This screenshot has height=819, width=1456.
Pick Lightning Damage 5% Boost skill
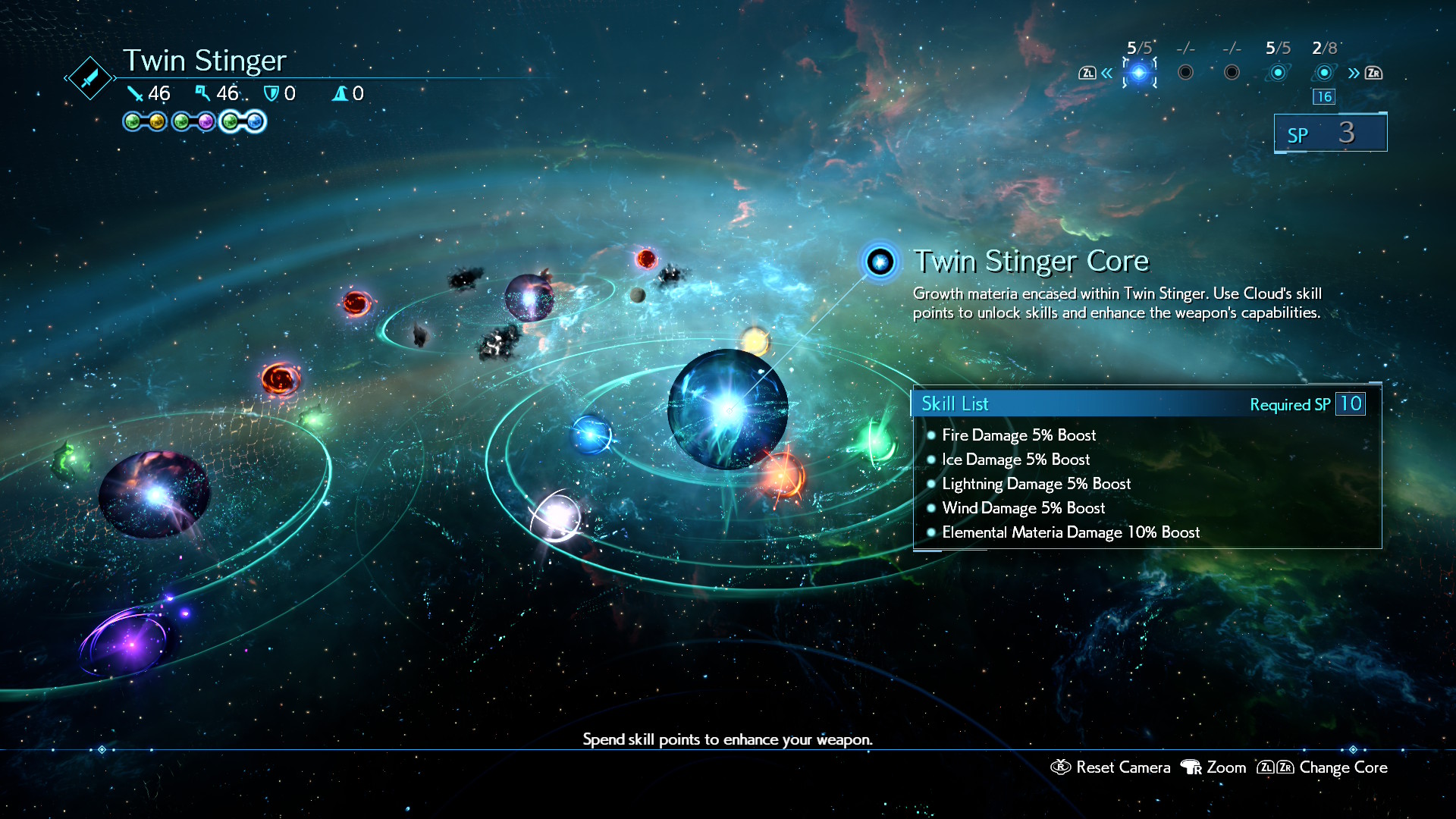click(x=1036, y=484)
